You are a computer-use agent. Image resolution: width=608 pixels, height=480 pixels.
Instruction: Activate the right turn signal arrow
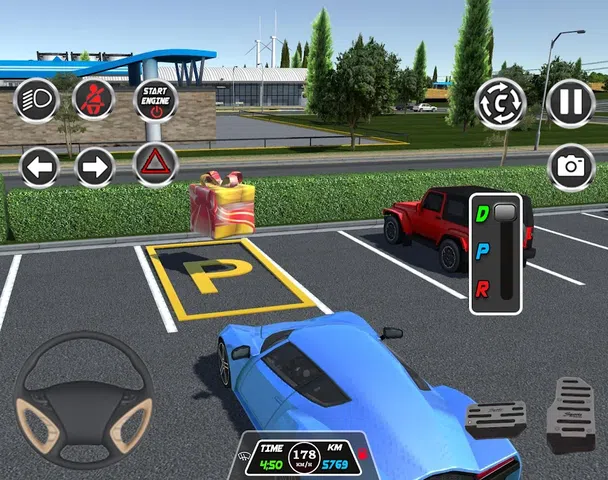tap(95, 166)
